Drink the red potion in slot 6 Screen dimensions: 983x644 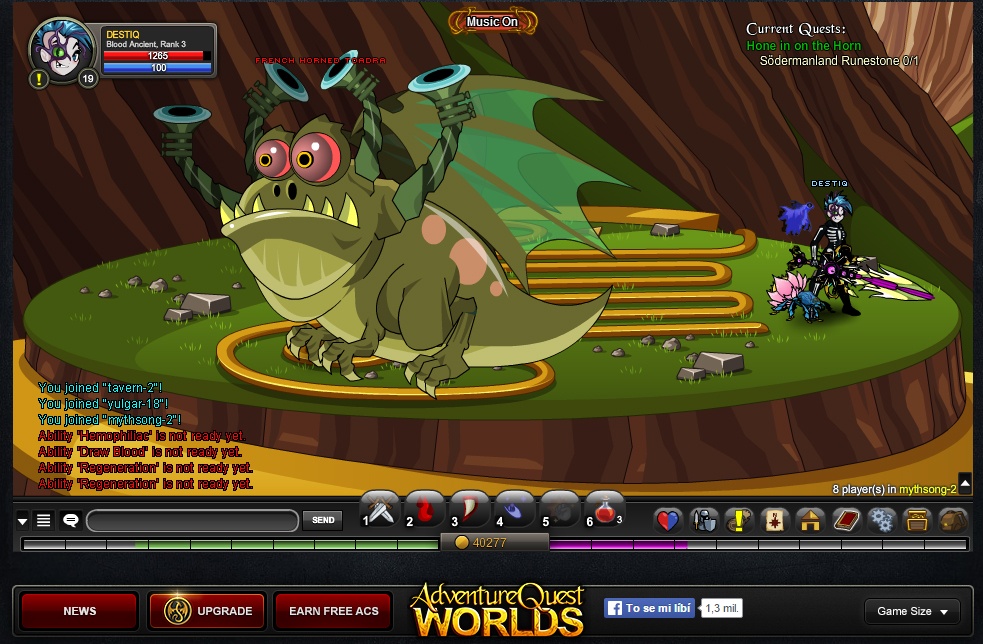point(604,509)
